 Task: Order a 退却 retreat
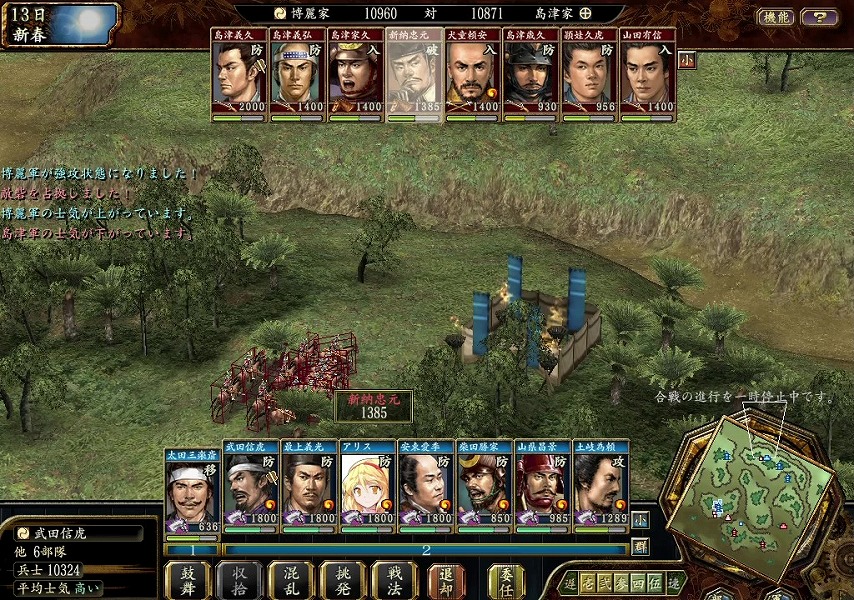(x=446, y=580)
